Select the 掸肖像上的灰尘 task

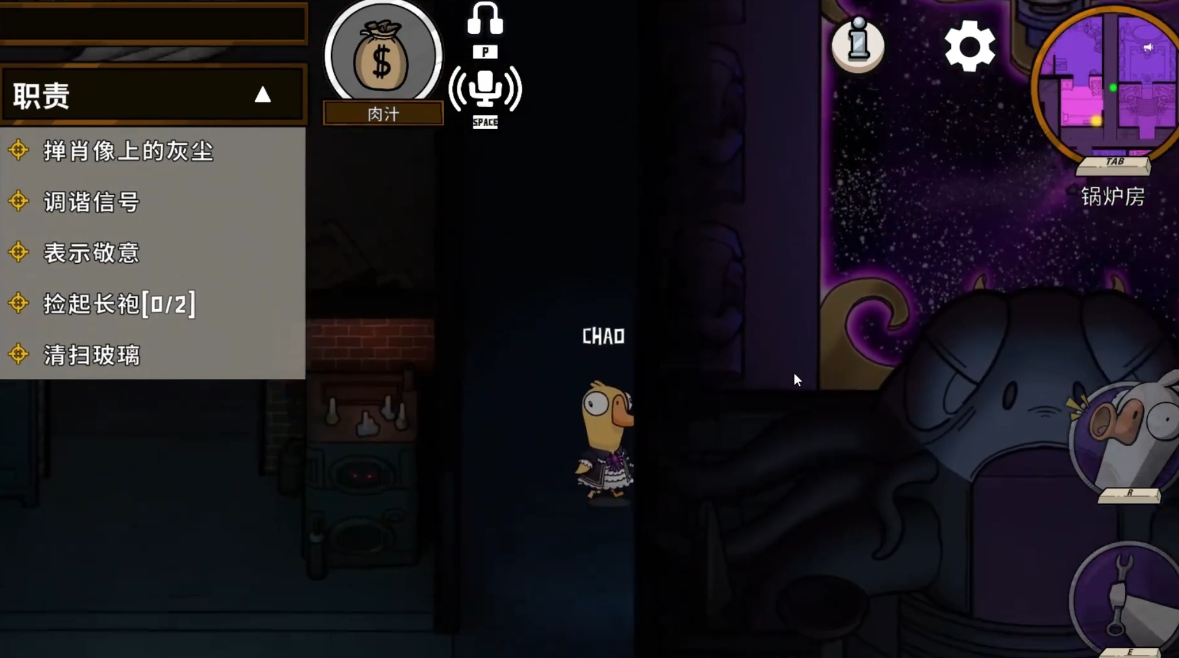(128, 151)
